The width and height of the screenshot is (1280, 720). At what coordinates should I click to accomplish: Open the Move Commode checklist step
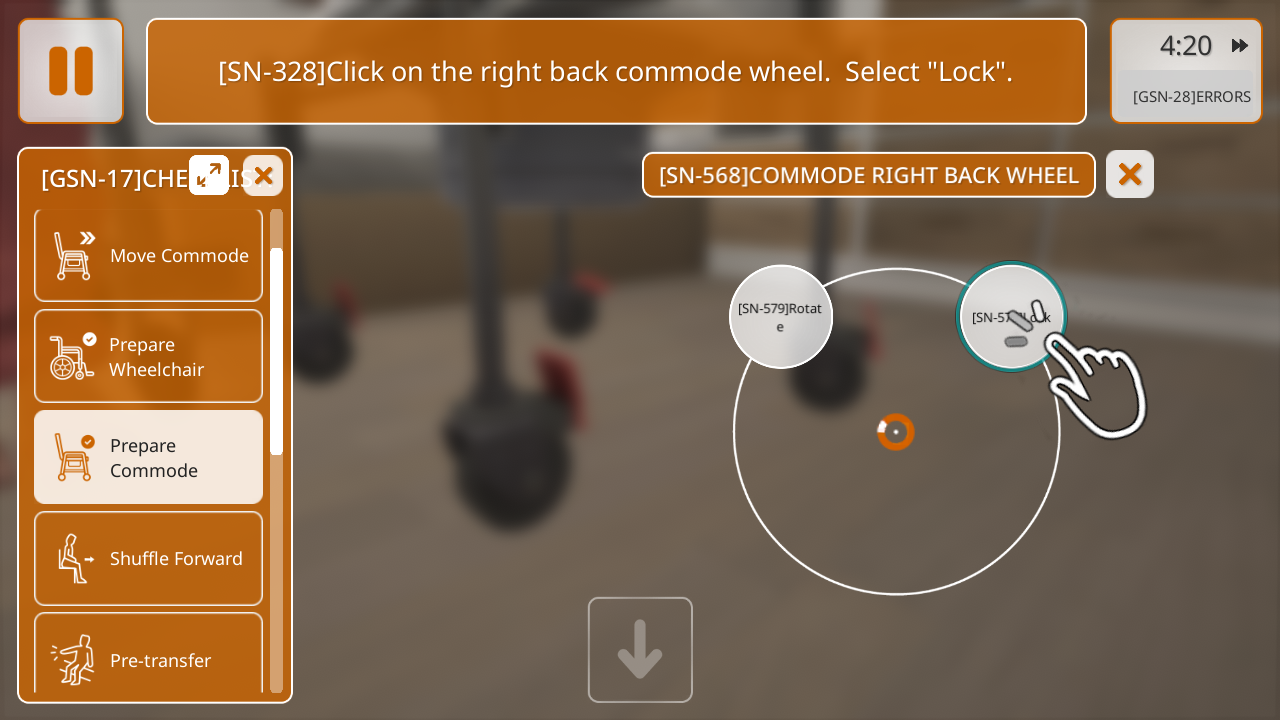click(x=149, y=256)
